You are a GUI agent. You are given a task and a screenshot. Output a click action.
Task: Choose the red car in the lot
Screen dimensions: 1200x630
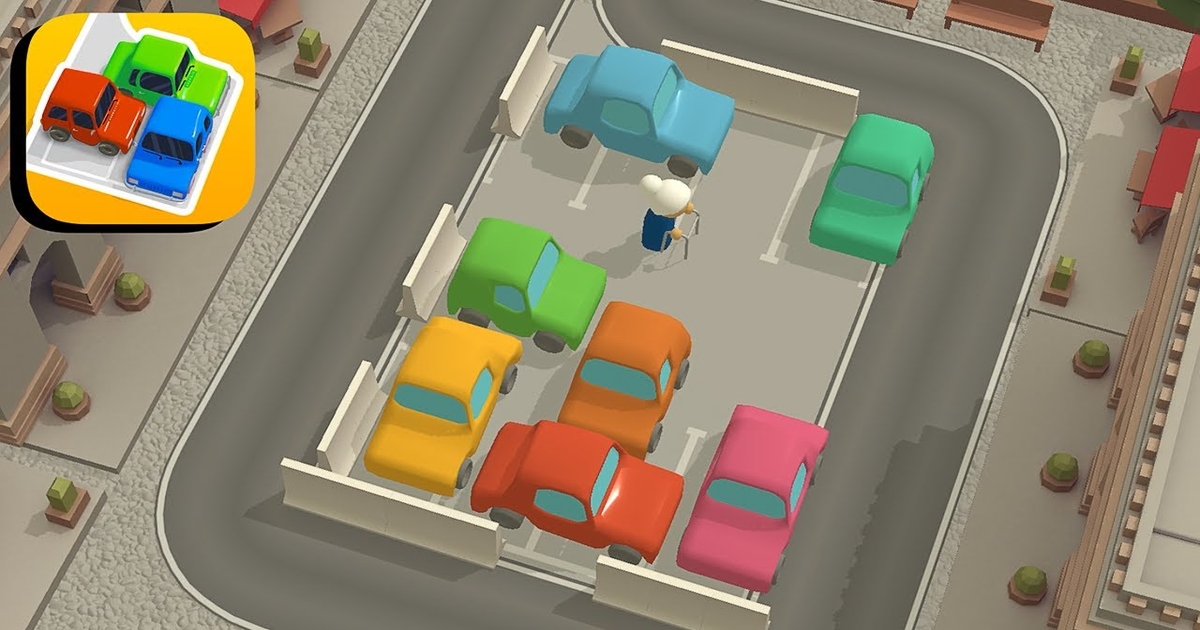click(x=576, y=486)
